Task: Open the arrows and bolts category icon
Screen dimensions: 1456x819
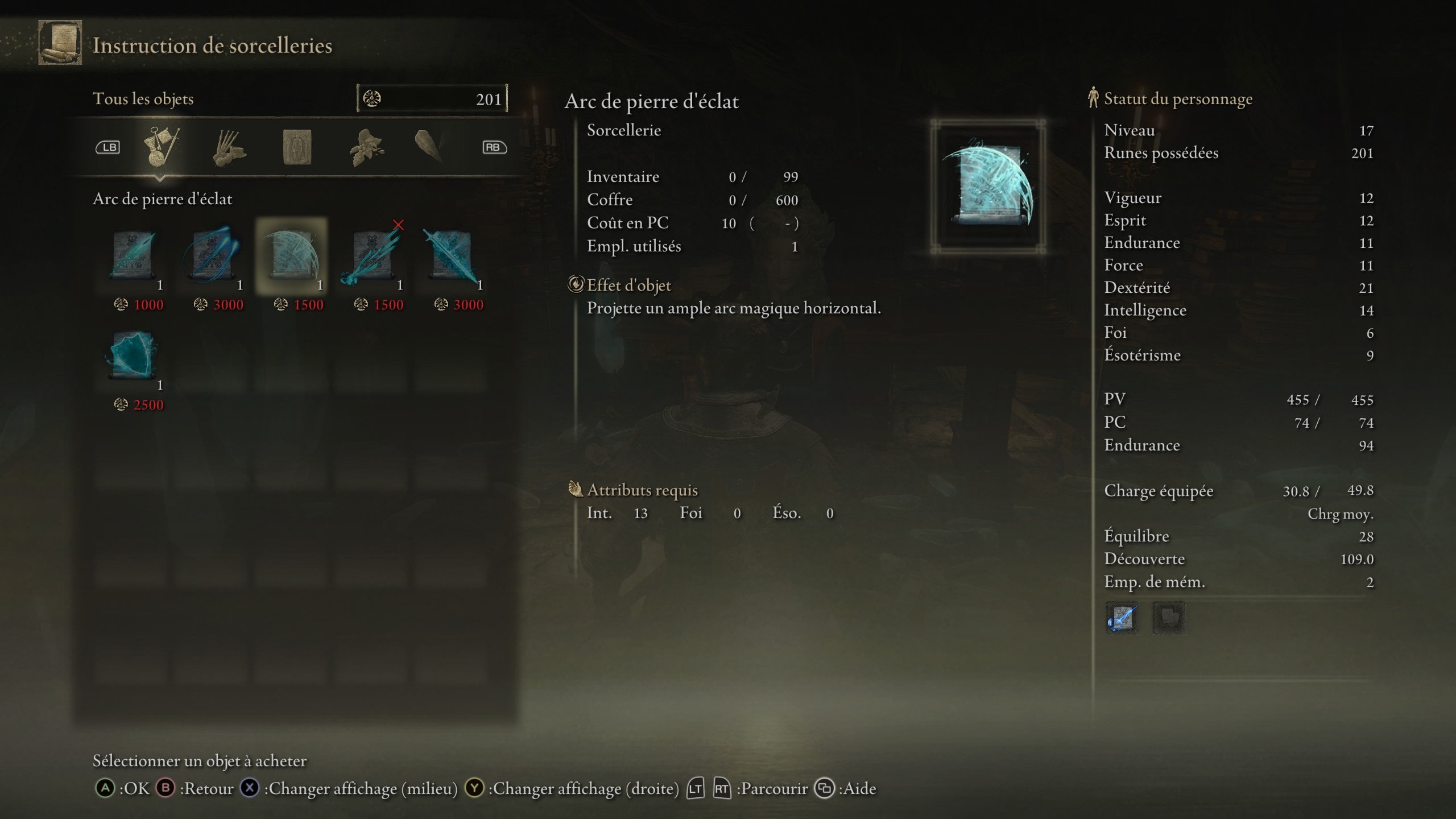Action: coord(230,147)
